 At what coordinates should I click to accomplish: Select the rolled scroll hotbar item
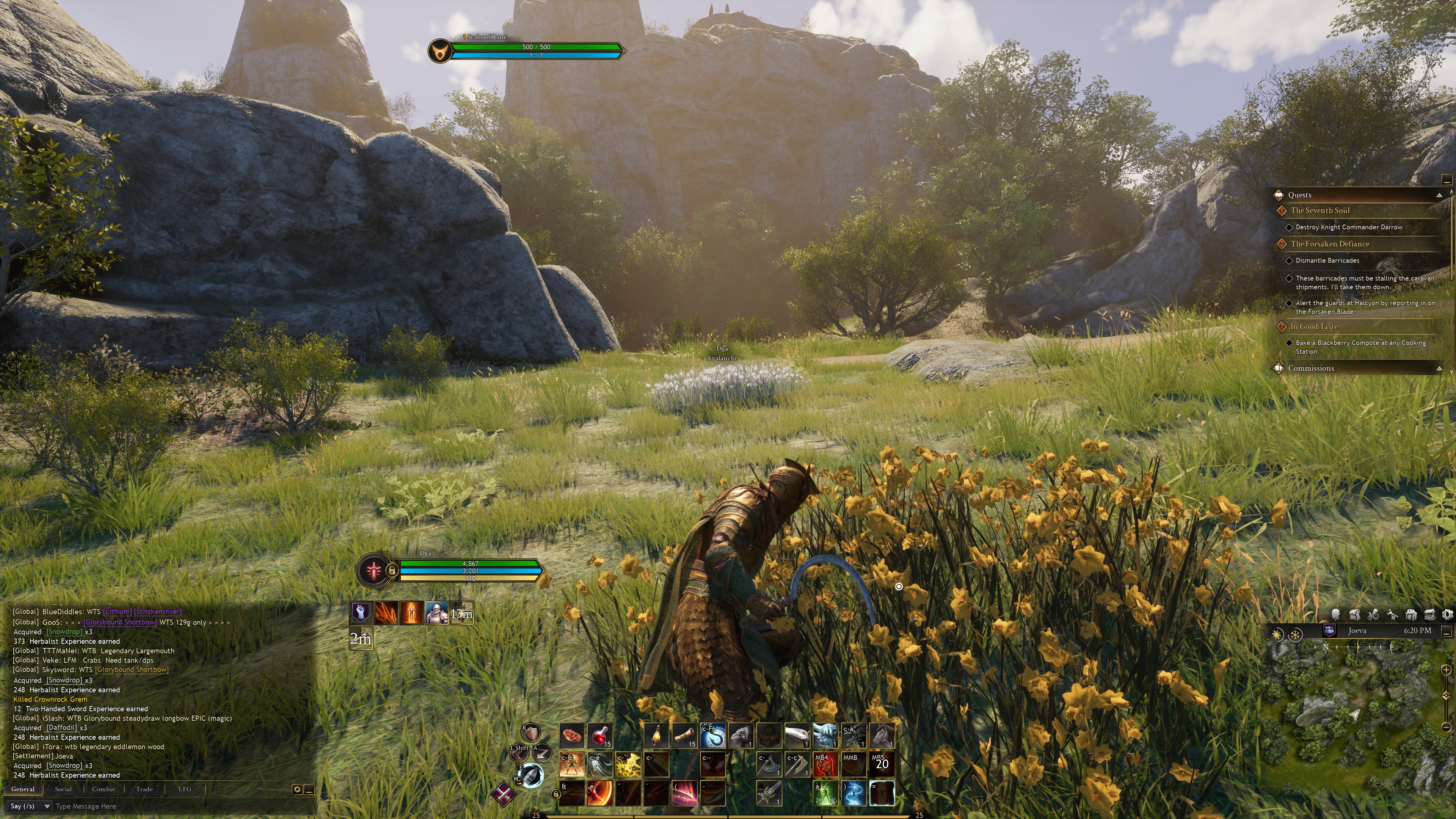[x=684, y=735]
